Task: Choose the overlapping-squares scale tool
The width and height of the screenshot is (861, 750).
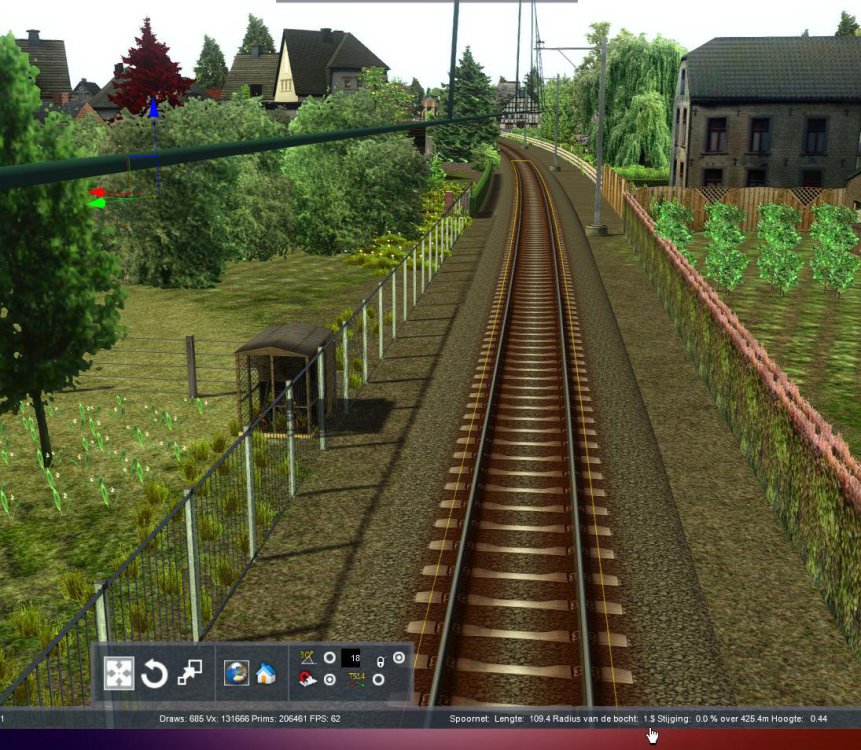Action: [x=189, y=673]
